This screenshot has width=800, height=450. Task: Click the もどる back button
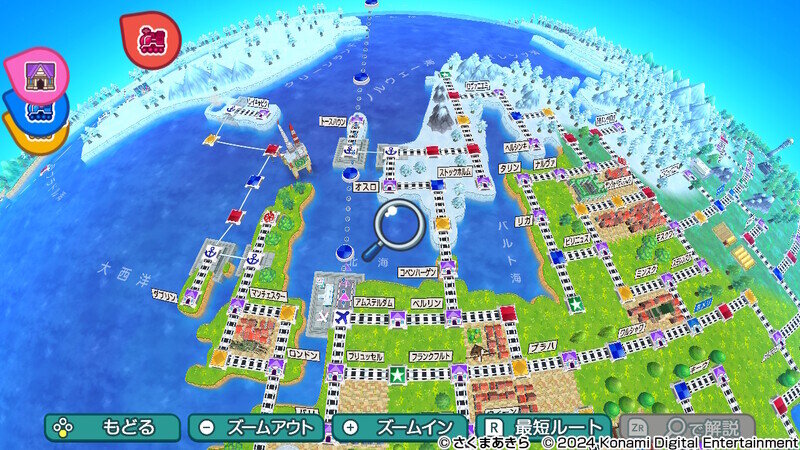click(x=112, y=427)
